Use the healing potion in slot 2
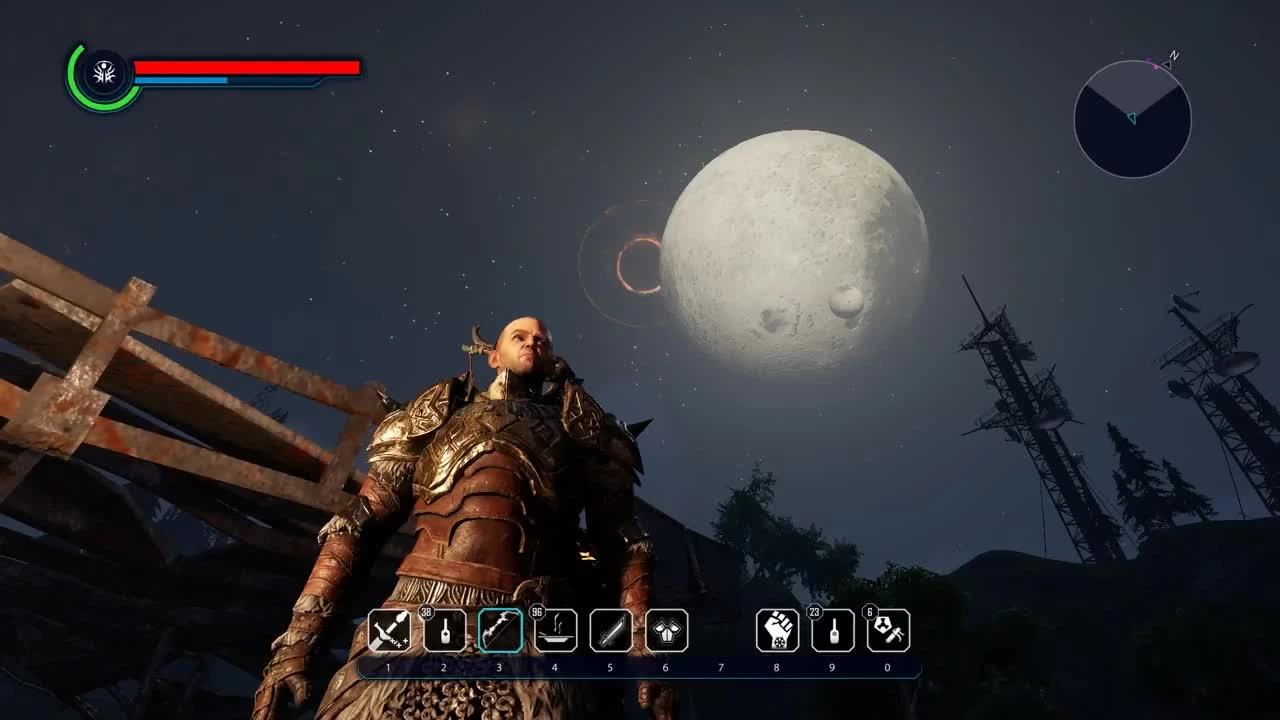 tap(443, 632)
